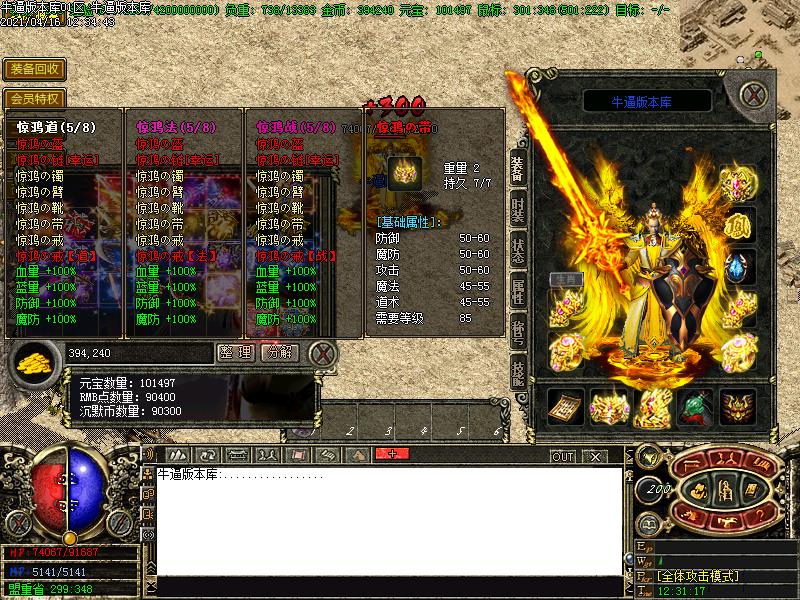Switch to the 时装 fashion tab
The height and width of the screenshot is (600, 800).
coord(517,210)
